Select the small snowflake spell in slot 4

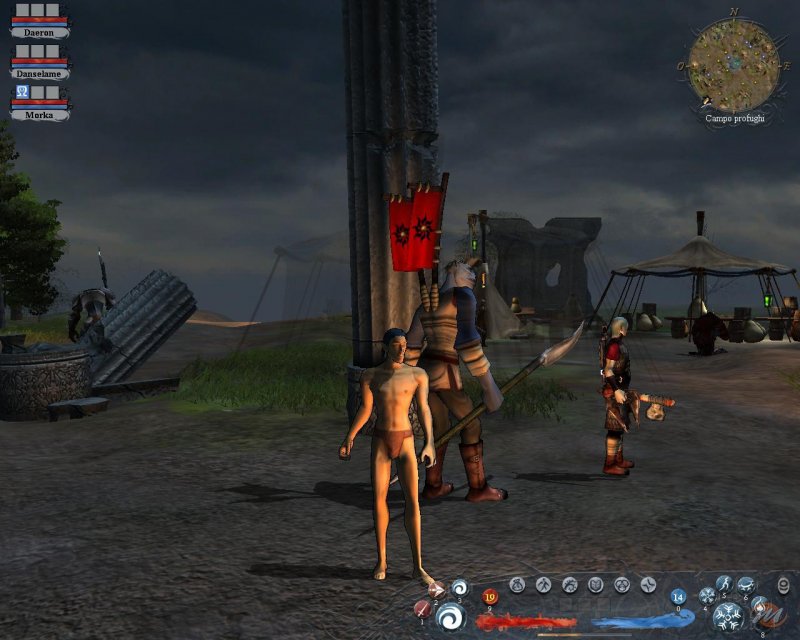coord(707,596)
